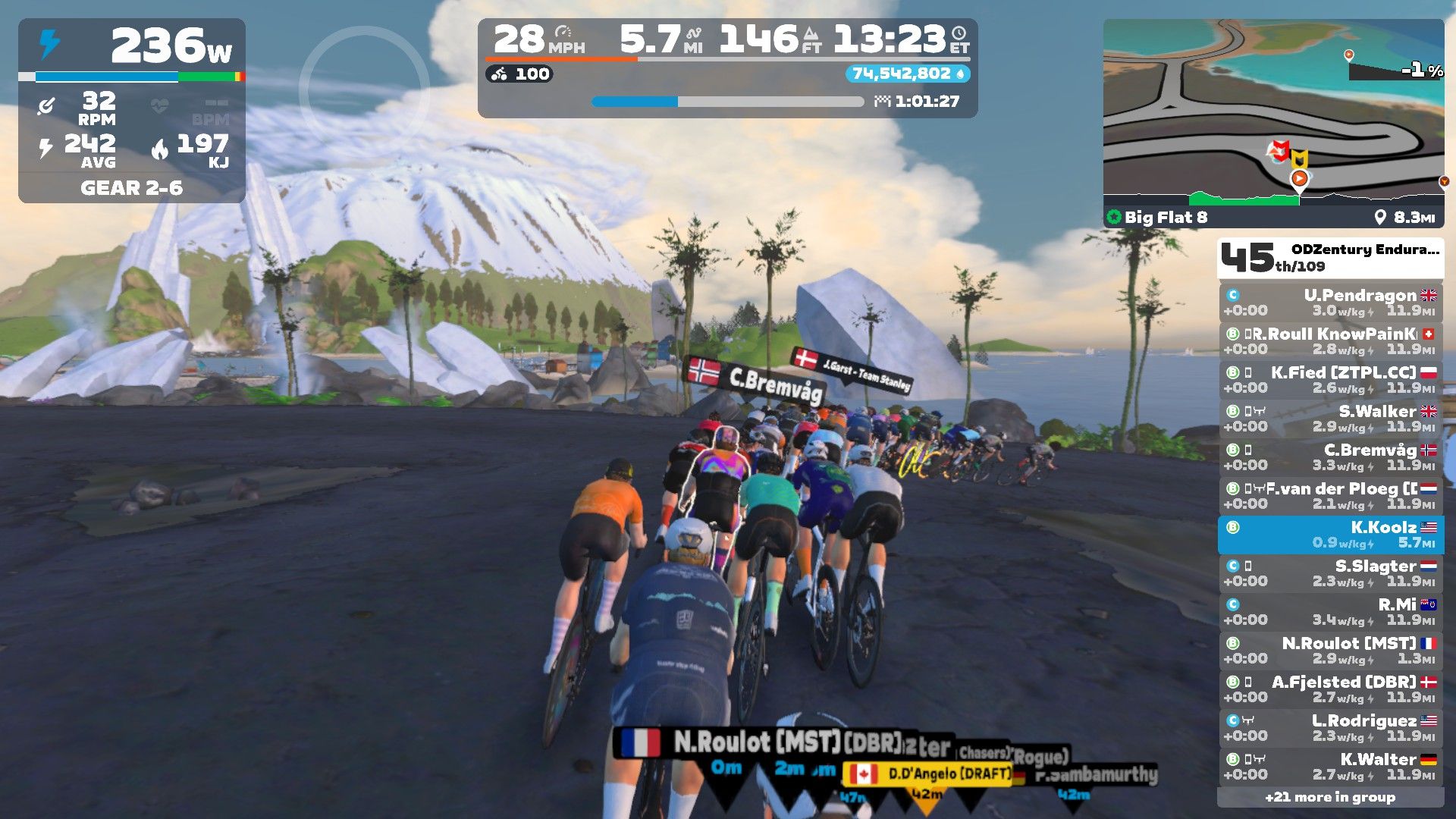Select the ODZentury event position header
This screenshot has height=819, width=1456.
pyautogui.click(x=1330, y=258)
